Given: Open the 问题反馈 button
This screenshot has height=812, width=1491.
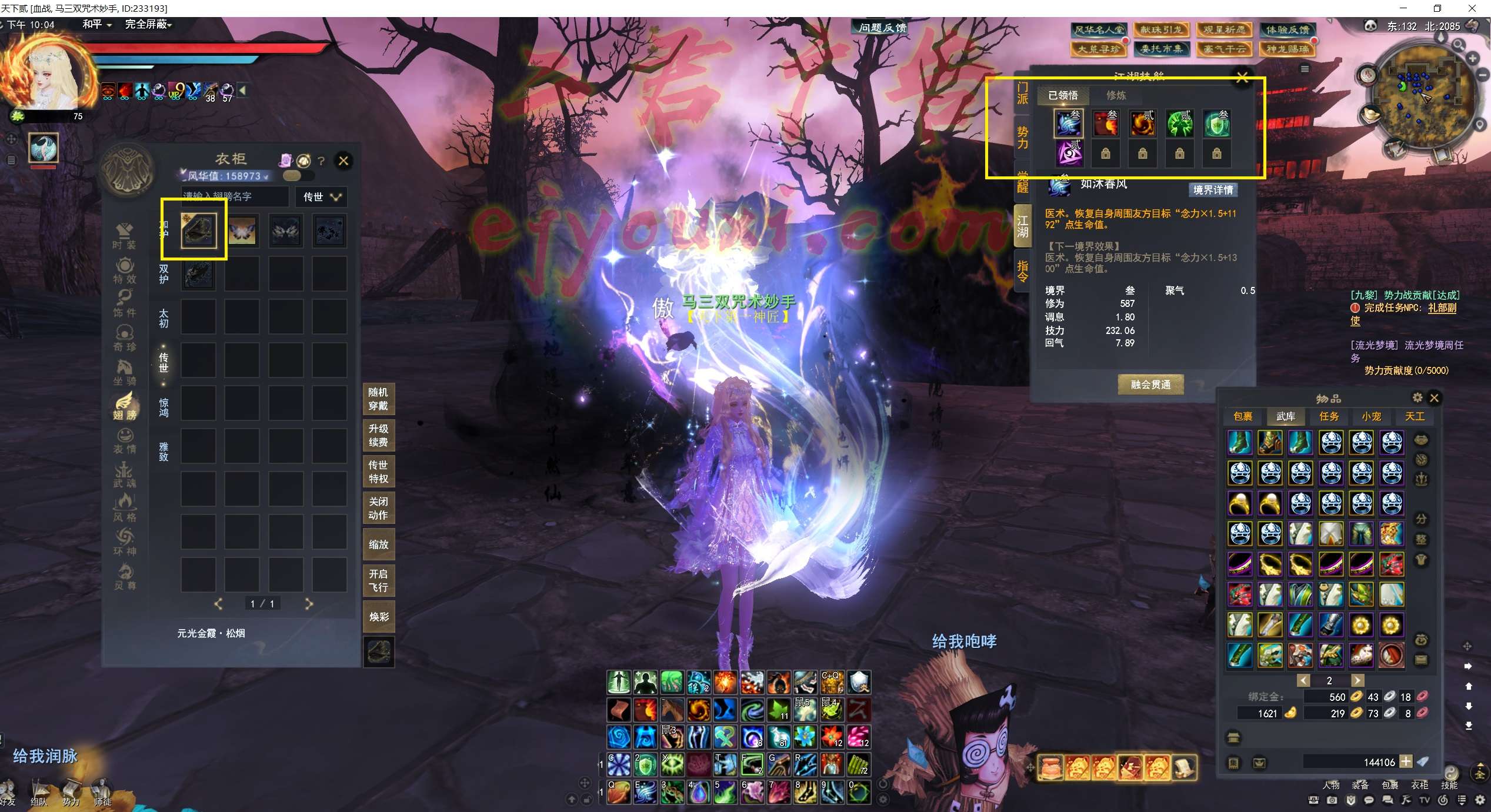Looking at the screenshot, I should [882, 28].
